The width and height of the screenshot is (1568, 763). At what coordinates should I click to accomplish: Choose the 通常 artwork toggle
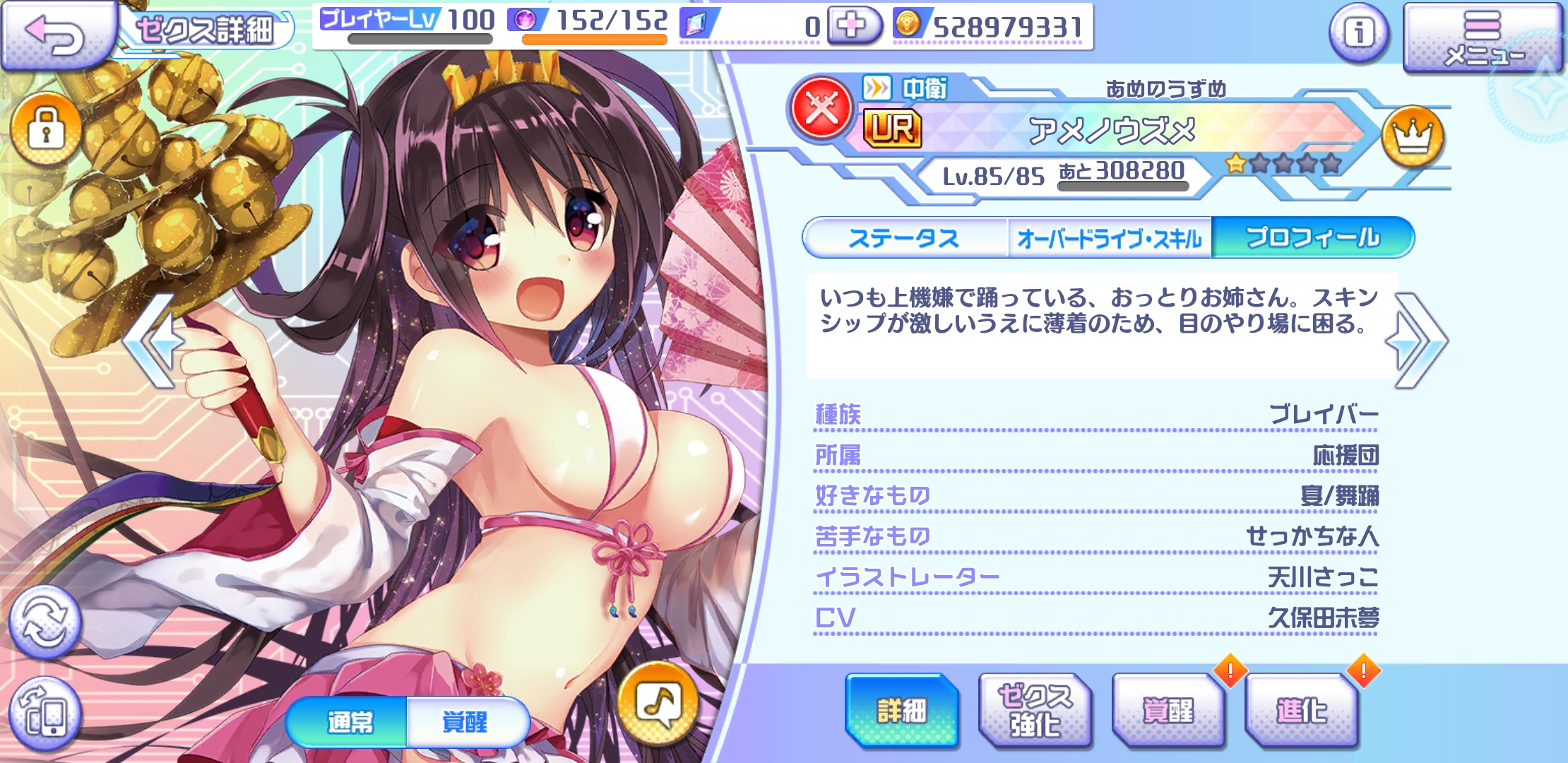pos(349,722)
